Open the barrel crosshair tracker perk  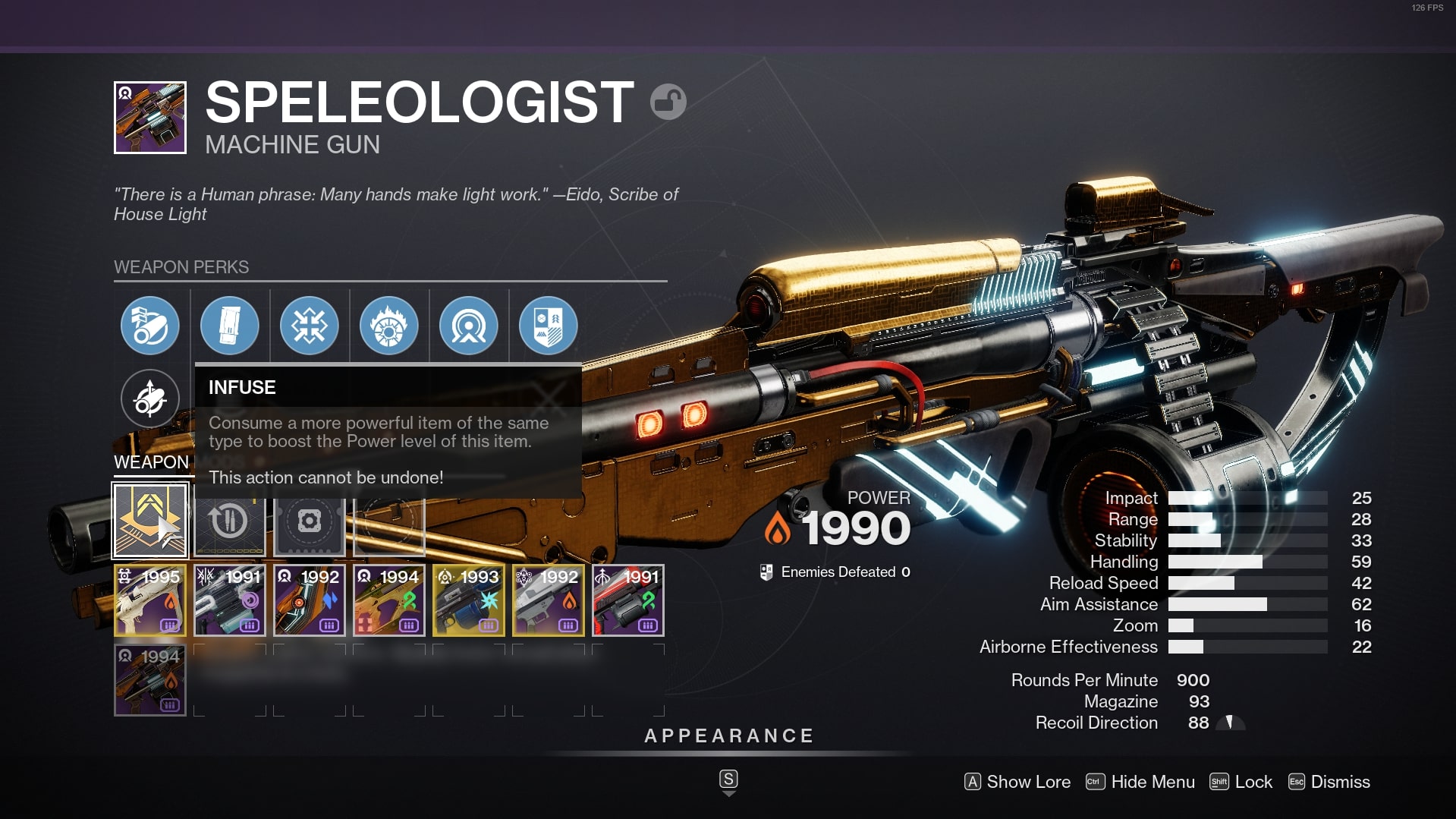150,398
